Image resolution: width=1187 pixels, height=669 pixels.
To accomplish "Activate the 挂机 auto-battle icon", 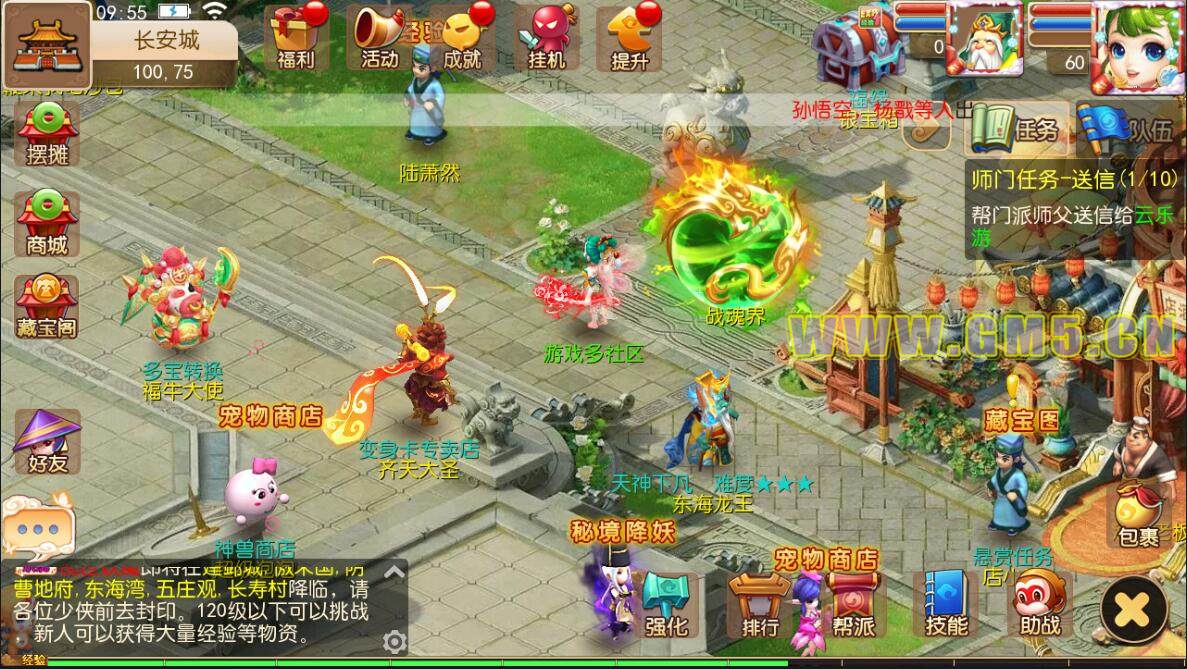I will point(546,38).
